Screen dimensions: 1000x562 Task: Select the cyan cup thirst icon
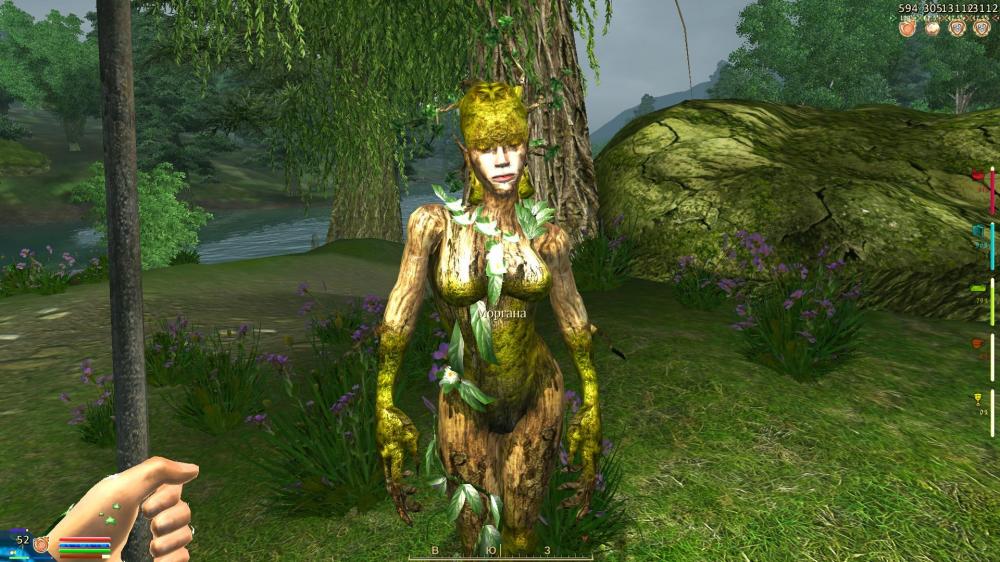(977, 232)
